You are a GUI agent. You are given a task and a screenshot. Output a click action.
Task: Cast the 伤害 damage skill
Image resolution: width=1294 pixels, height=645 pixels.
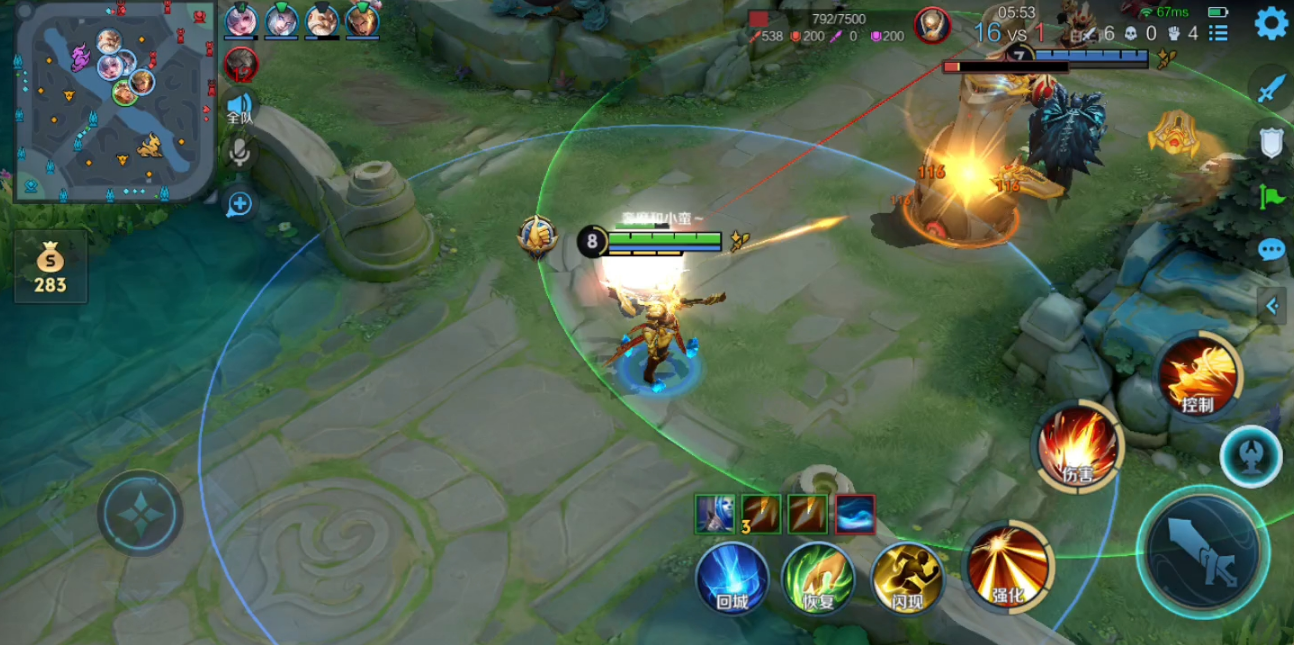(1077, 447)
